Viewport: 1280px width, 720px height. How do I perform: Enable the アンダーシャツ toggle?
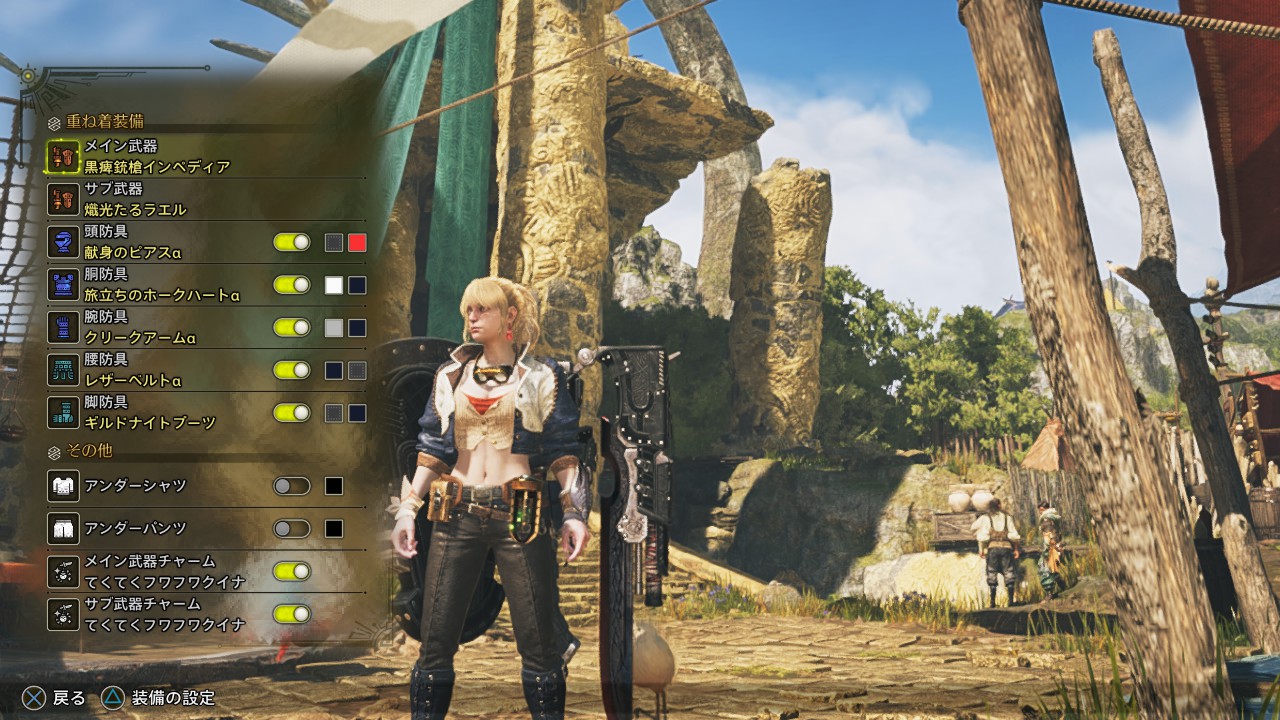[x=292, y=486]
